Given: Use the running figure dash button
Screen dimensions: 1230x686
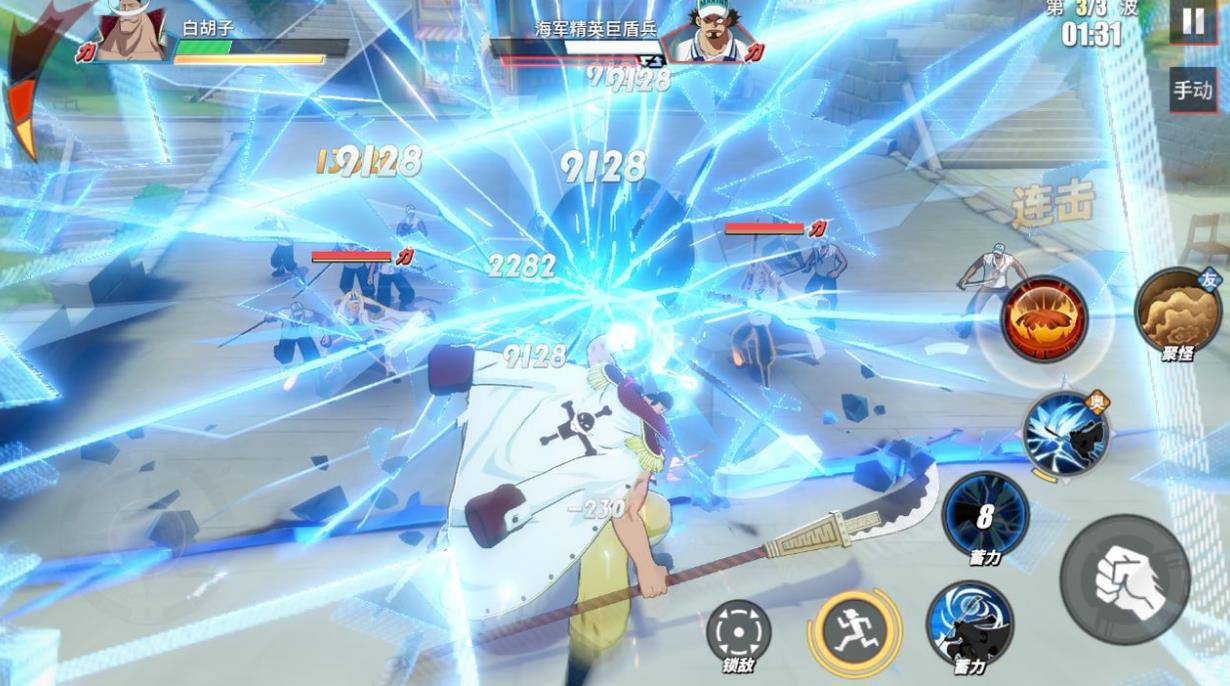Looking at the screenshot, I should pos(853,631).
